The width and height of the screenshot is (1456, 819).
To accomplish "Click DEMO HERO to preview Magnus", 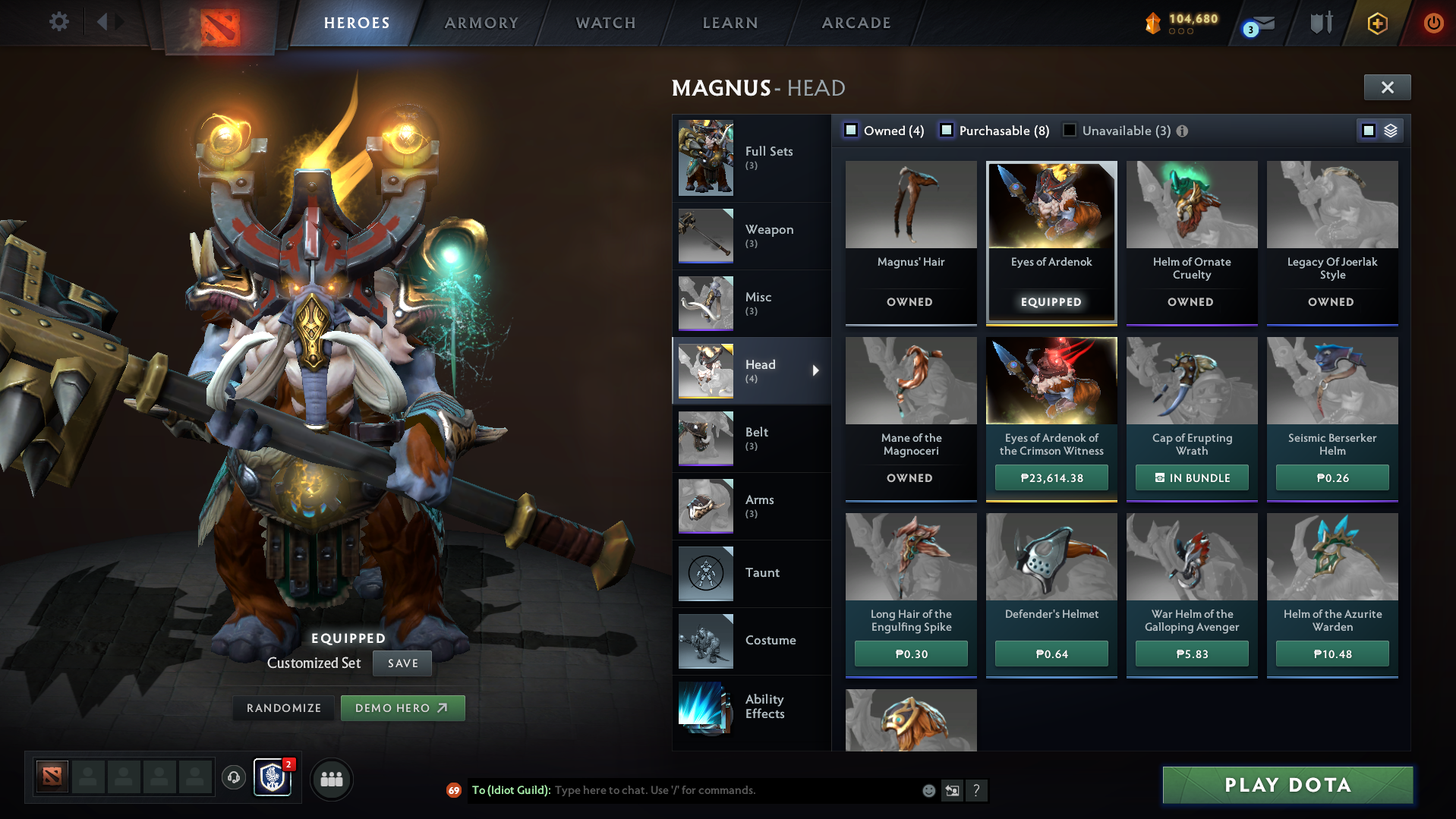I will [x=403, y=707].
